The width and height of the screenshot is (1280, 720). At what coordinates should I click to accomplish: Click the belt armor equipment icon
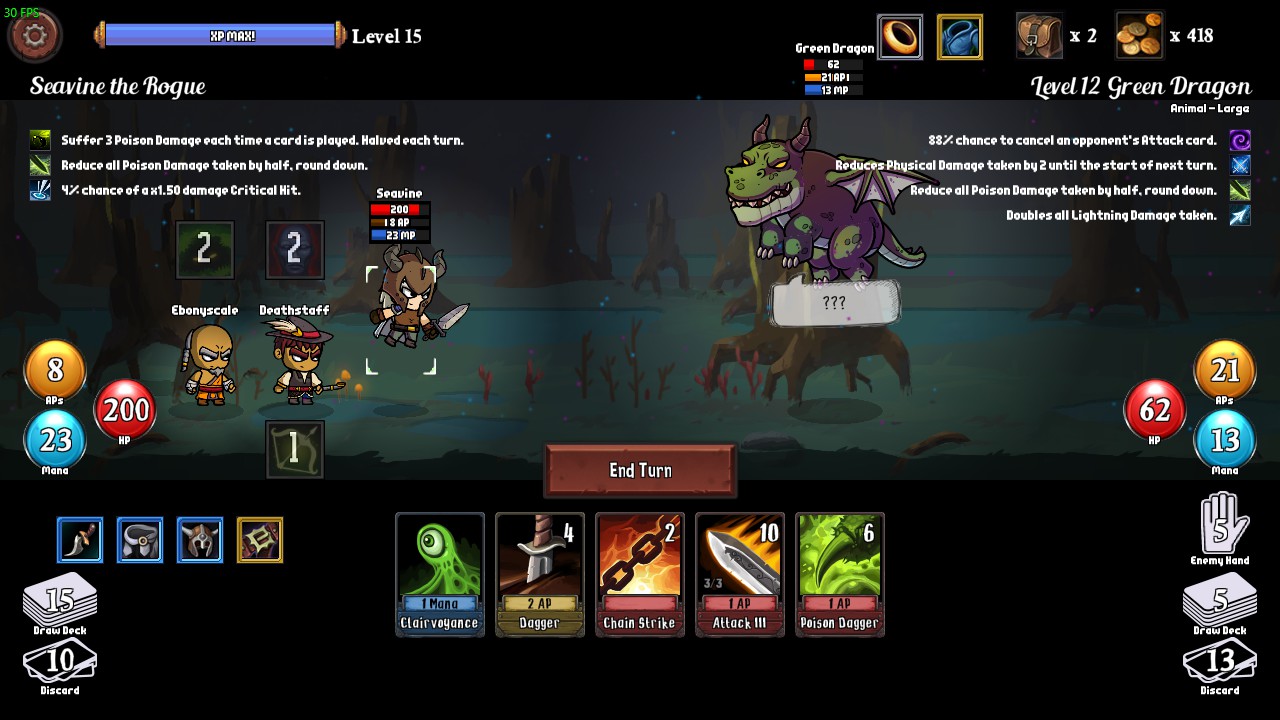point(139,539)
